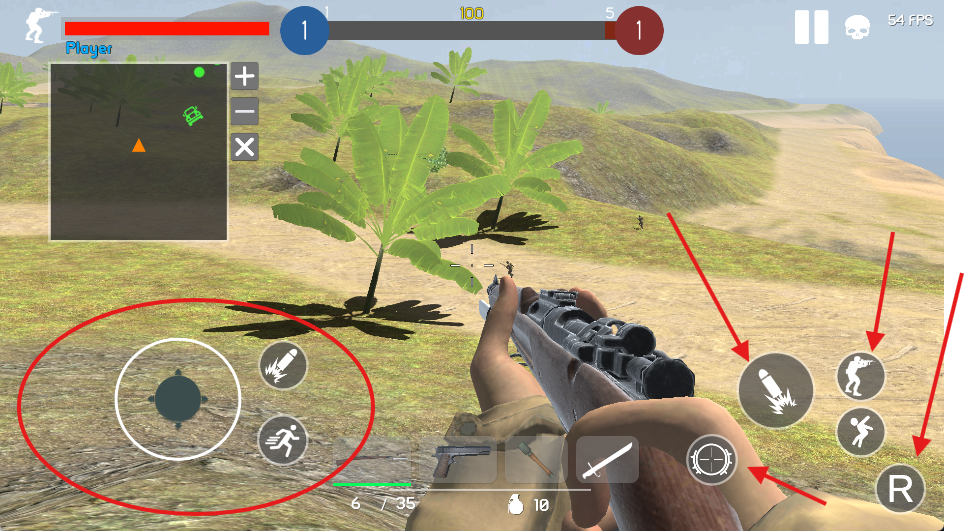
Task: Open the skull scoreboard icon
Action: pyautogui.click(x=857, y=27)
